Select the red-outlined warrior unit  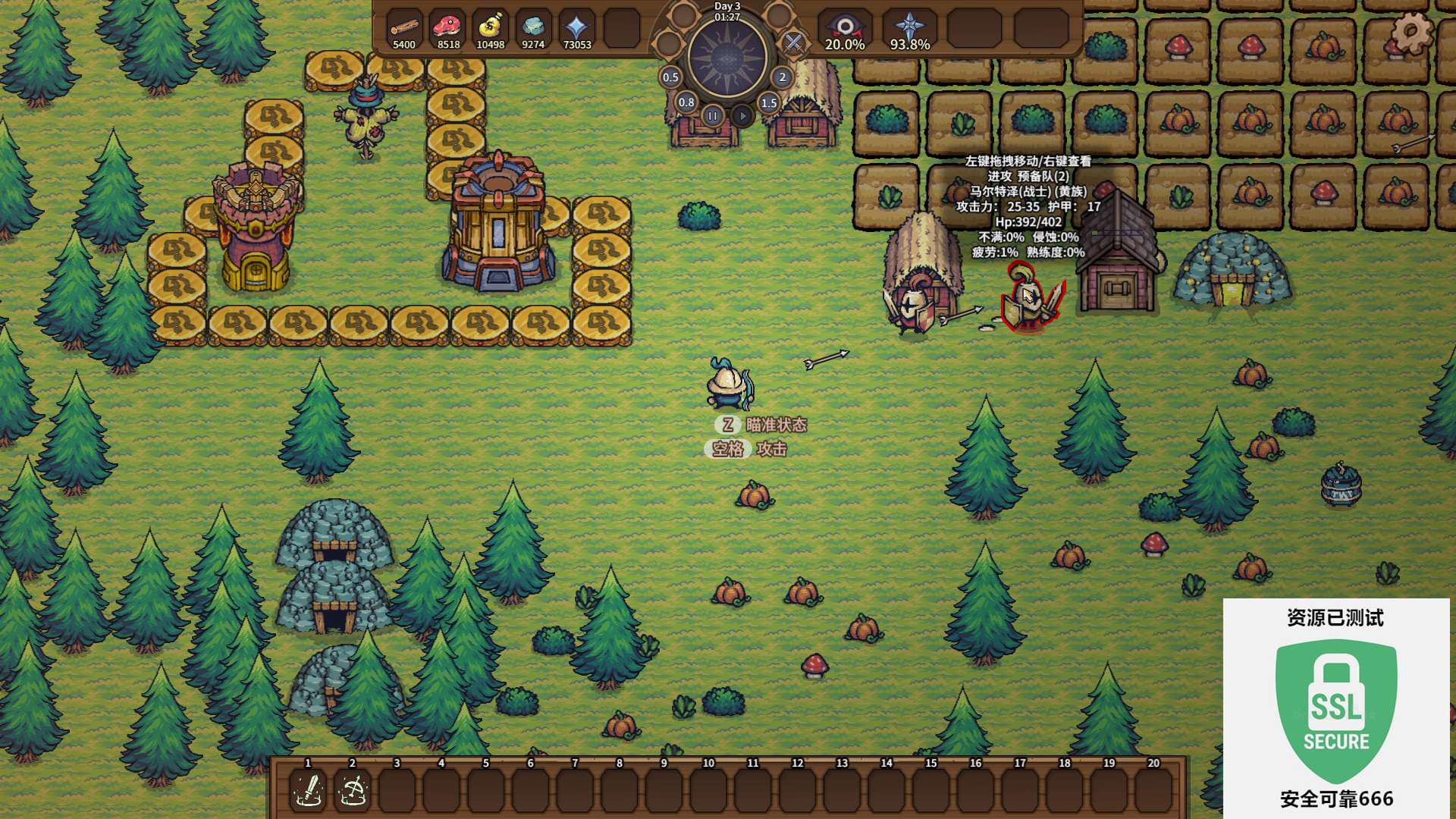pos(1029,300)
